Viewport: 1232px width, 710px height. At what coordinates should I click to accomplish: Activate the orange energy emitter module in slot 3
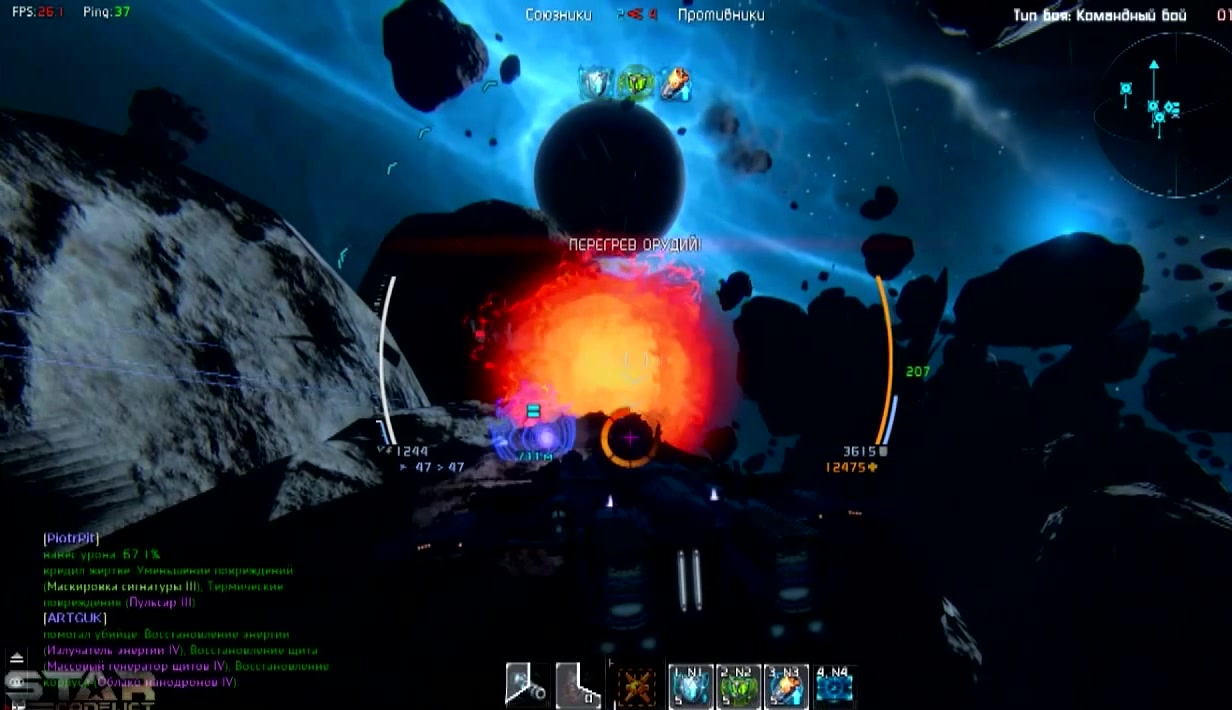[x=786, y=687]
